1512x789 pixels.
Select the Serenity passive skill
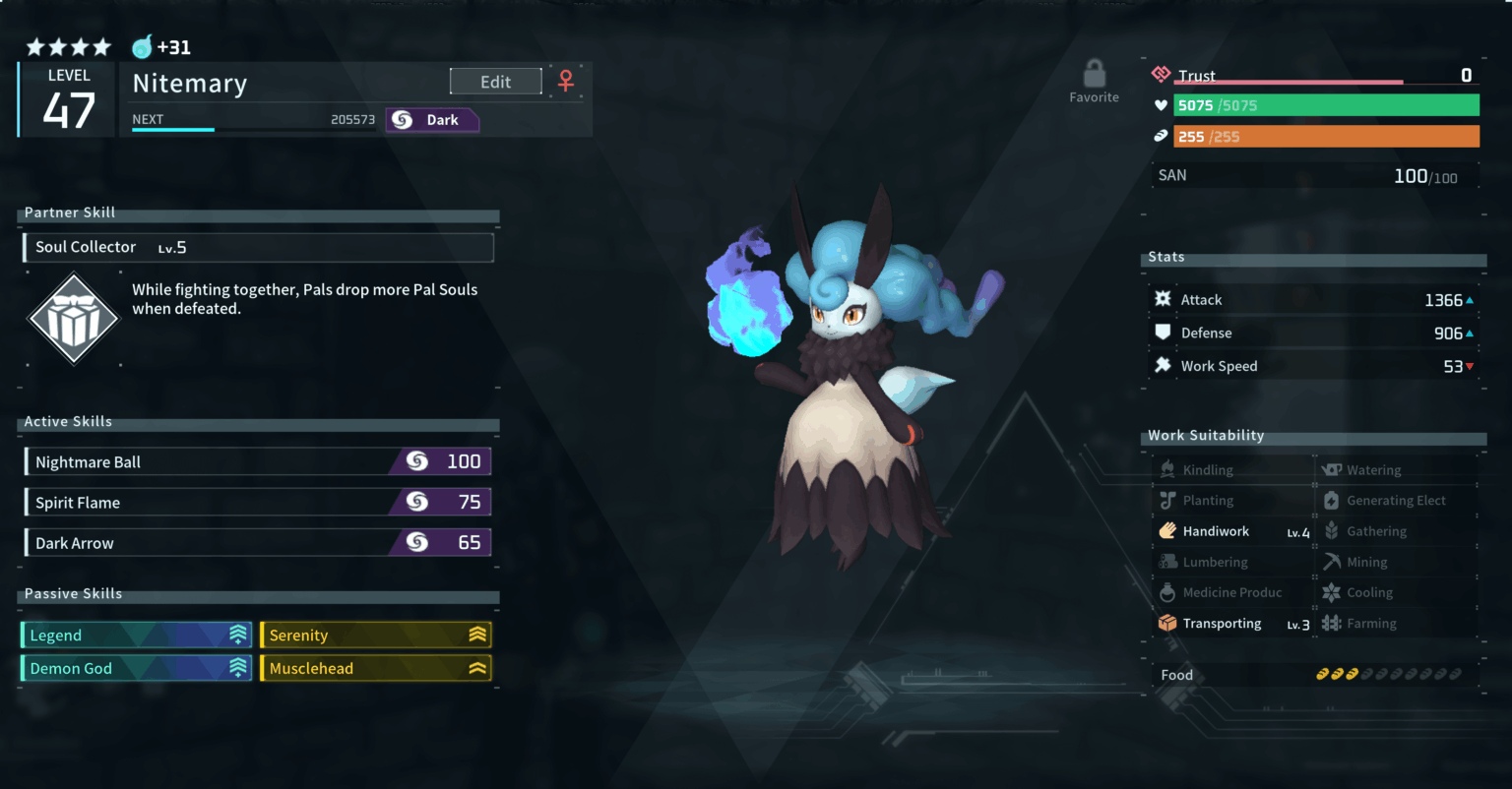pyautogui.click(x=375, y=636)
